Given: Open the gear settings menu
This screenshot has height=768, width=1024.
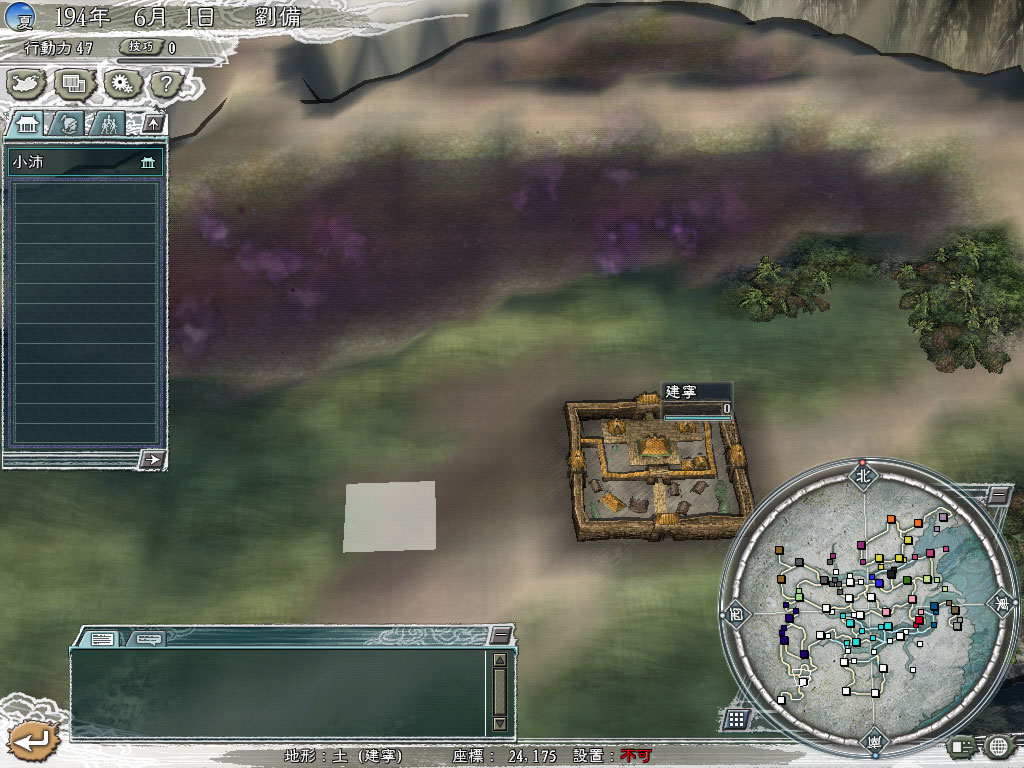Looking at the screenshot, I should click(x=121, y=83).
